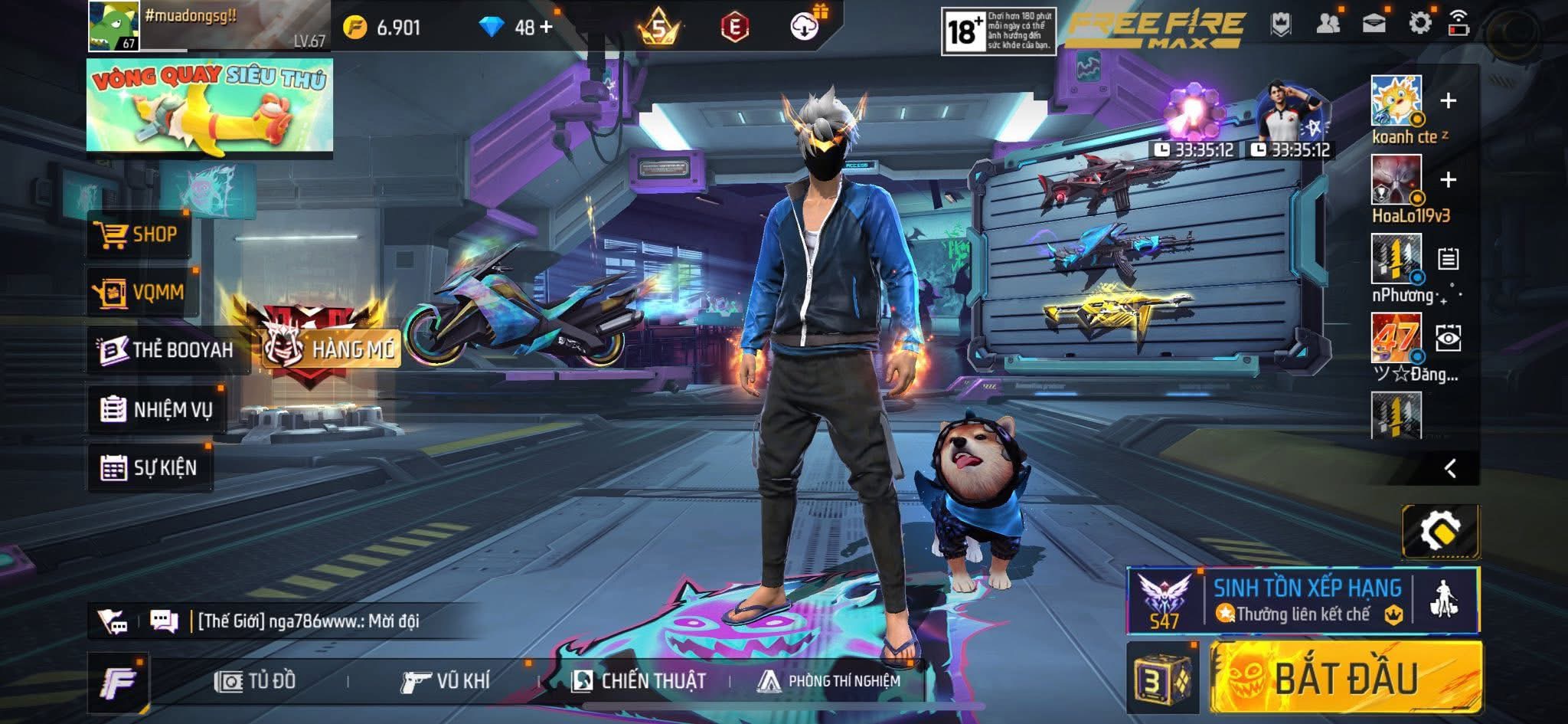Start the match with BẮT ĐẦU
Screen dimensions: 1568x724
pyautogui.click(x=1345, y=678)
